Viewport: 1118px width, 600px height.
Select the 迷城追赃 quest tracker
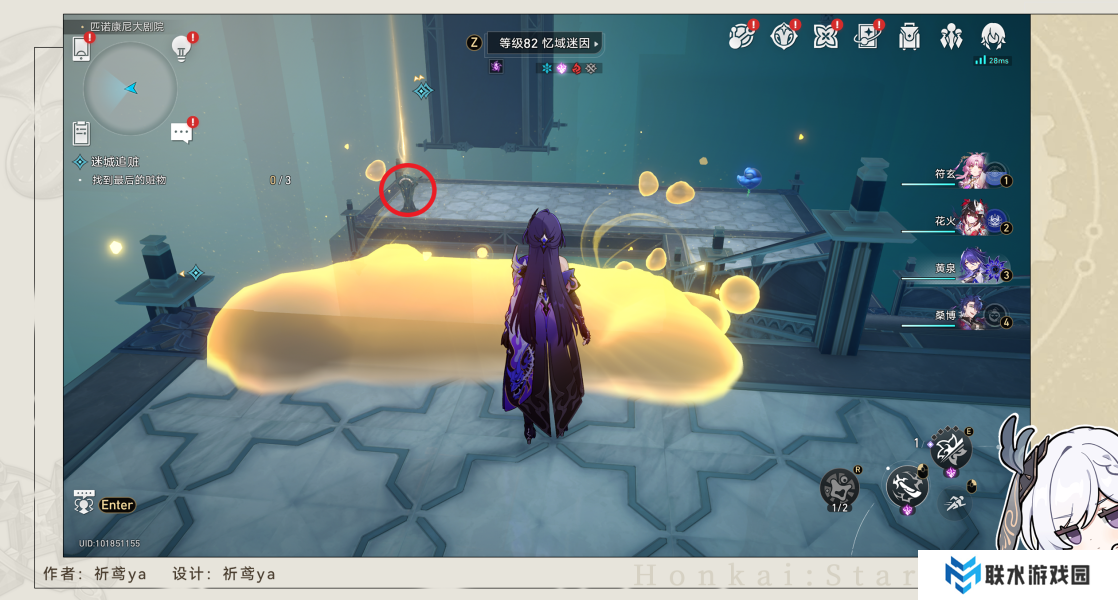pyautogui.click(x=115, y=161)
